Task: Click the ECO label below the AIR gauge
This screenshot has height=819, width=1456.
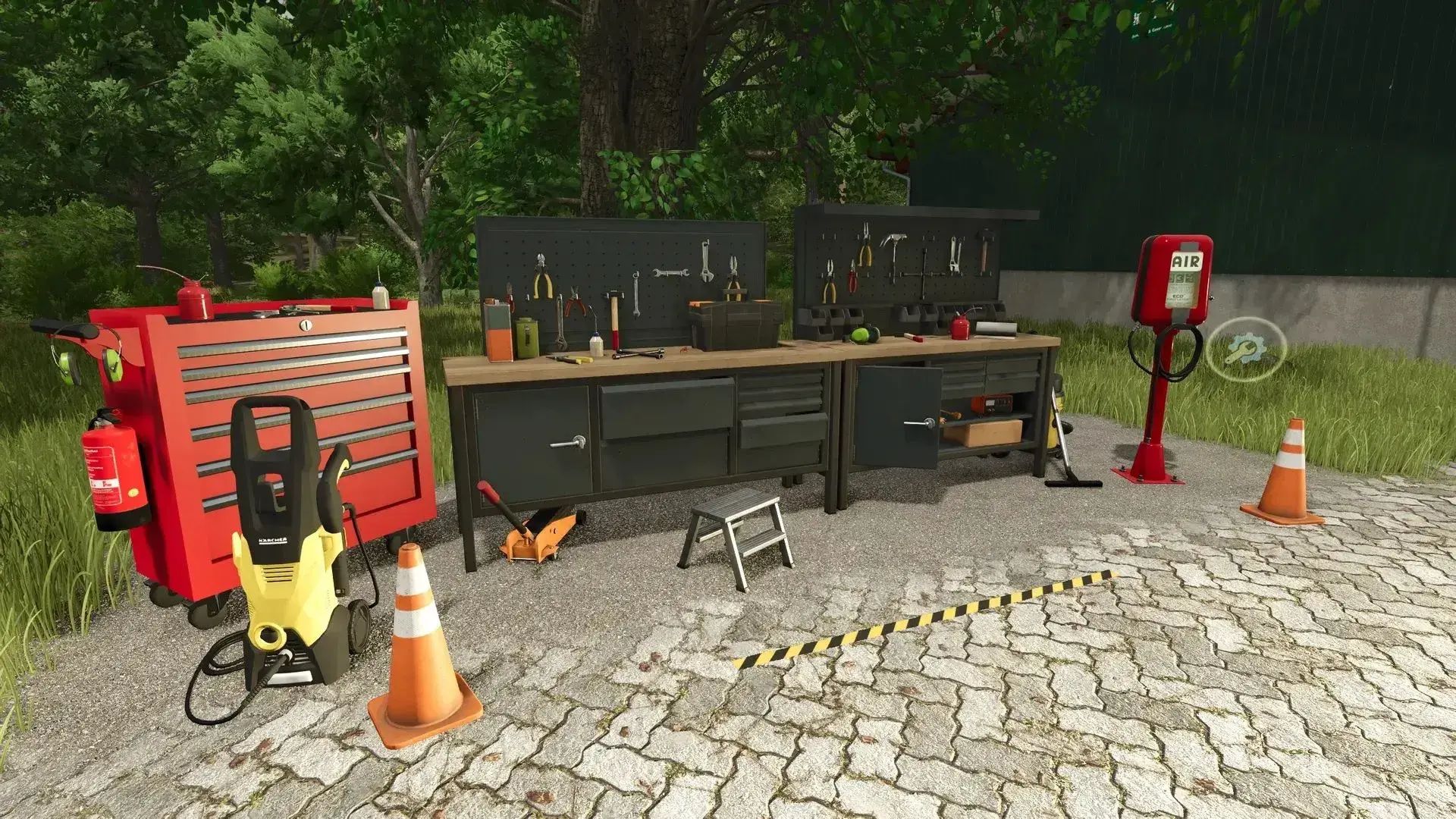Action: (1179, 296)
